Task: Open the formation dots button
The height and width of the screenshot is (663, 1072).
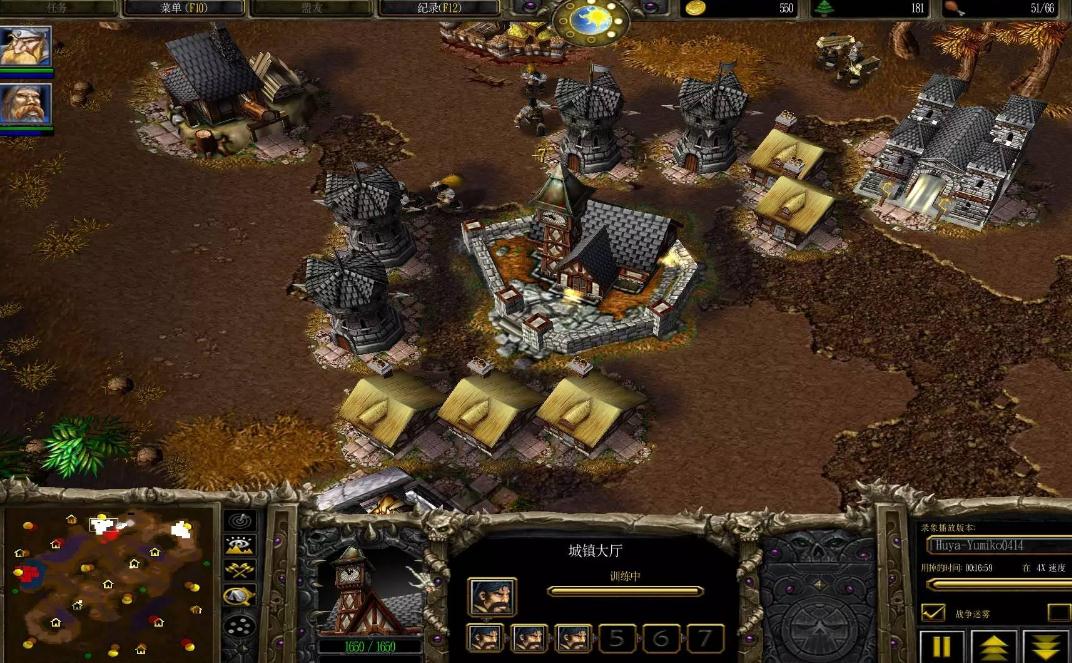Action: [x=239, y=627]
